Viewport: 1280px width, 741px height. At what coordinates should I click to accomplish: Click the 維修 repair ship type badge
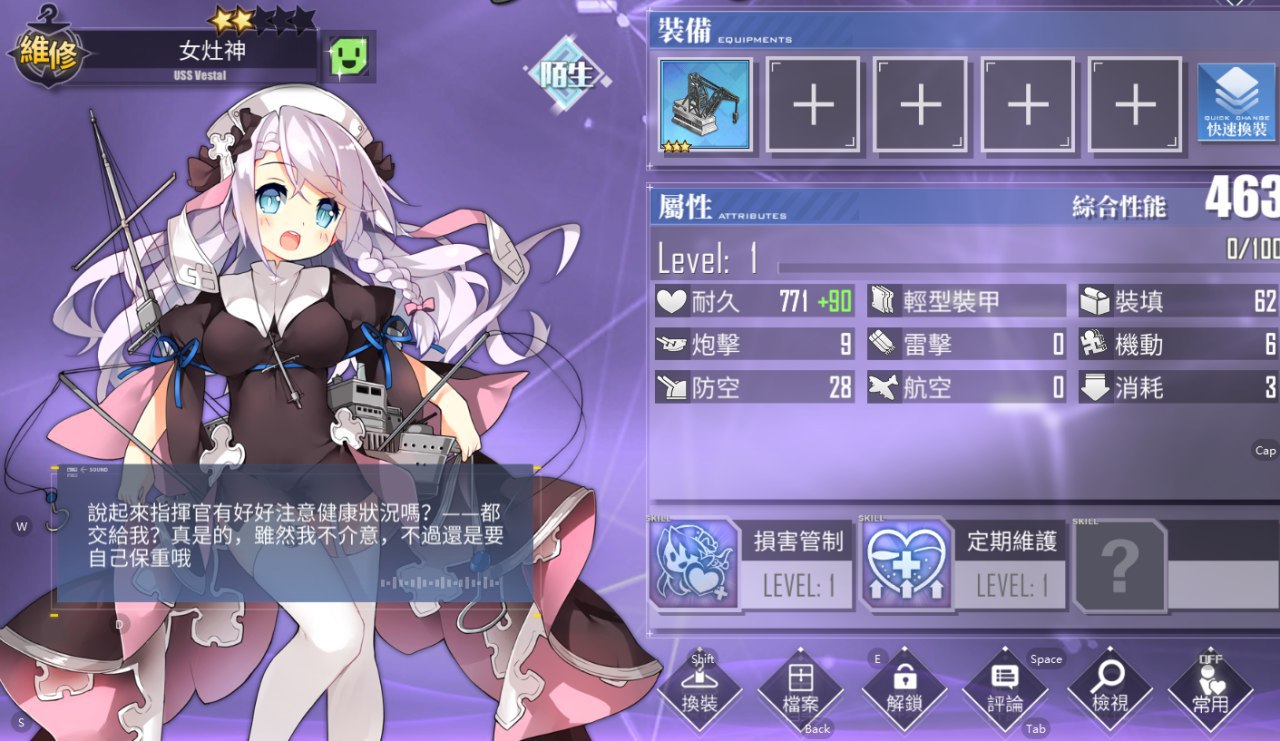(47, 55)
